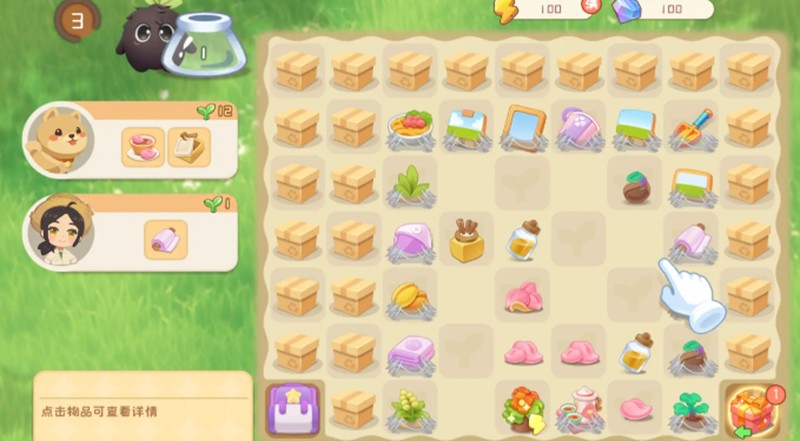The width and height of the screenshot is (800, 441).
Task: Select the teapot and cups tile
Action: tap(580, 408)
